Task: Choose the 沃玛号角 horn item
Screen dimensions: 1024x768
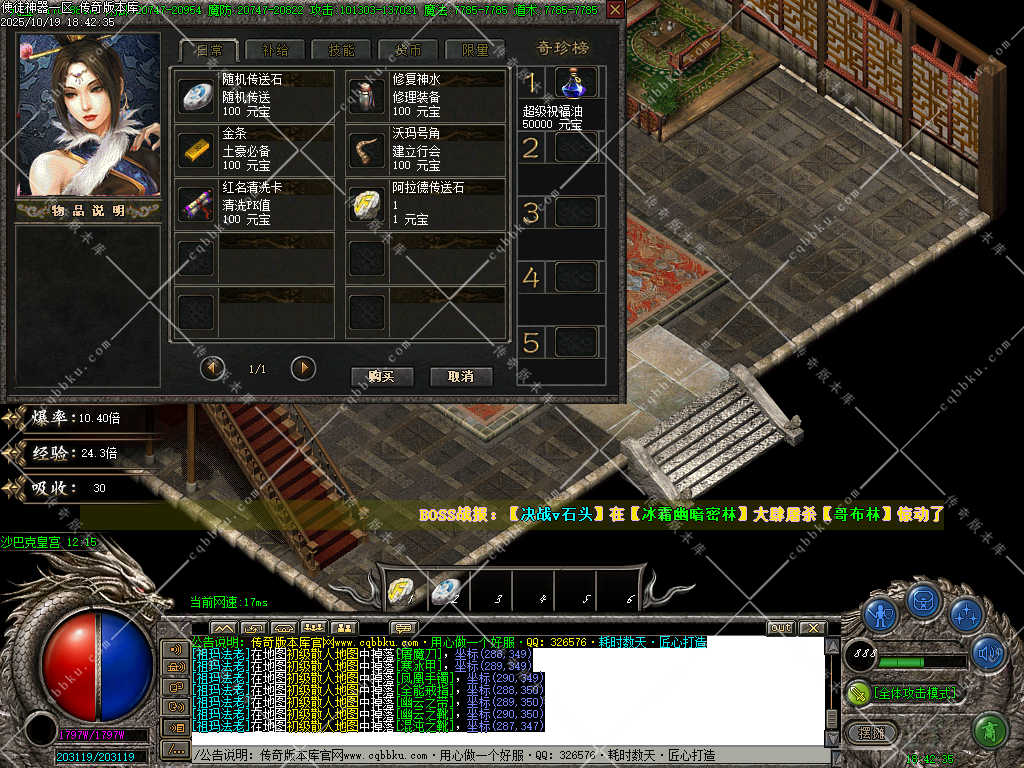Action: (366, 150)
